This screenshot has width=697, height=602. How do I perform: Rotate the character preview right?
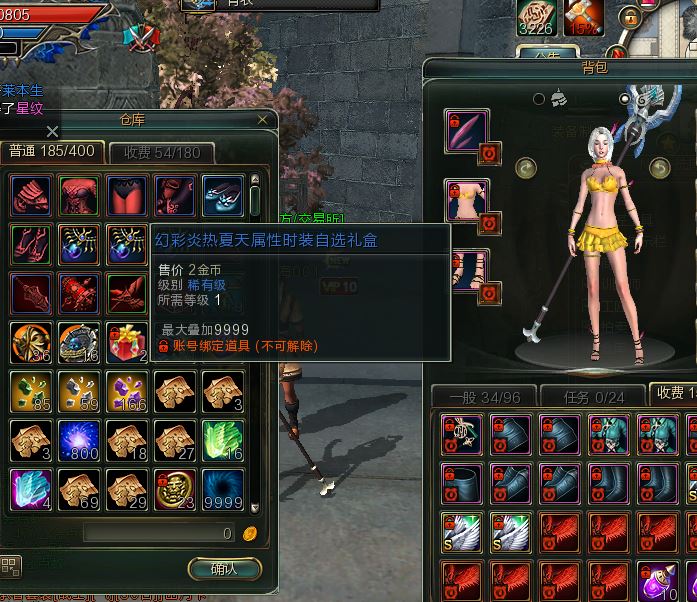[659, 168]
